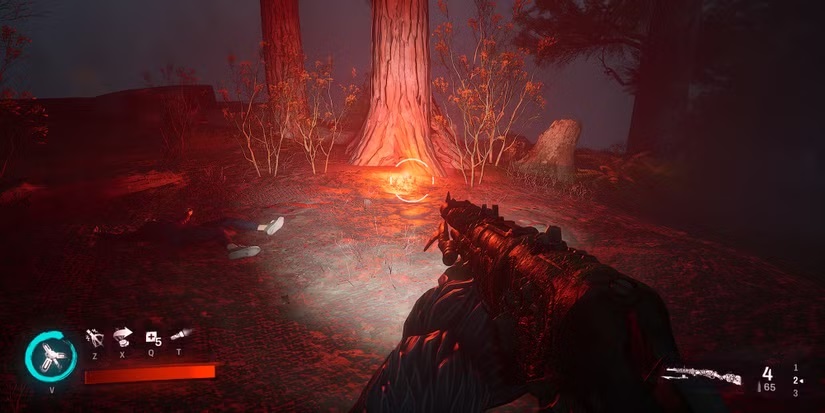Use the medkit item icon
Image resolution: width=825 pixels, height=413 pixels.
153,337
